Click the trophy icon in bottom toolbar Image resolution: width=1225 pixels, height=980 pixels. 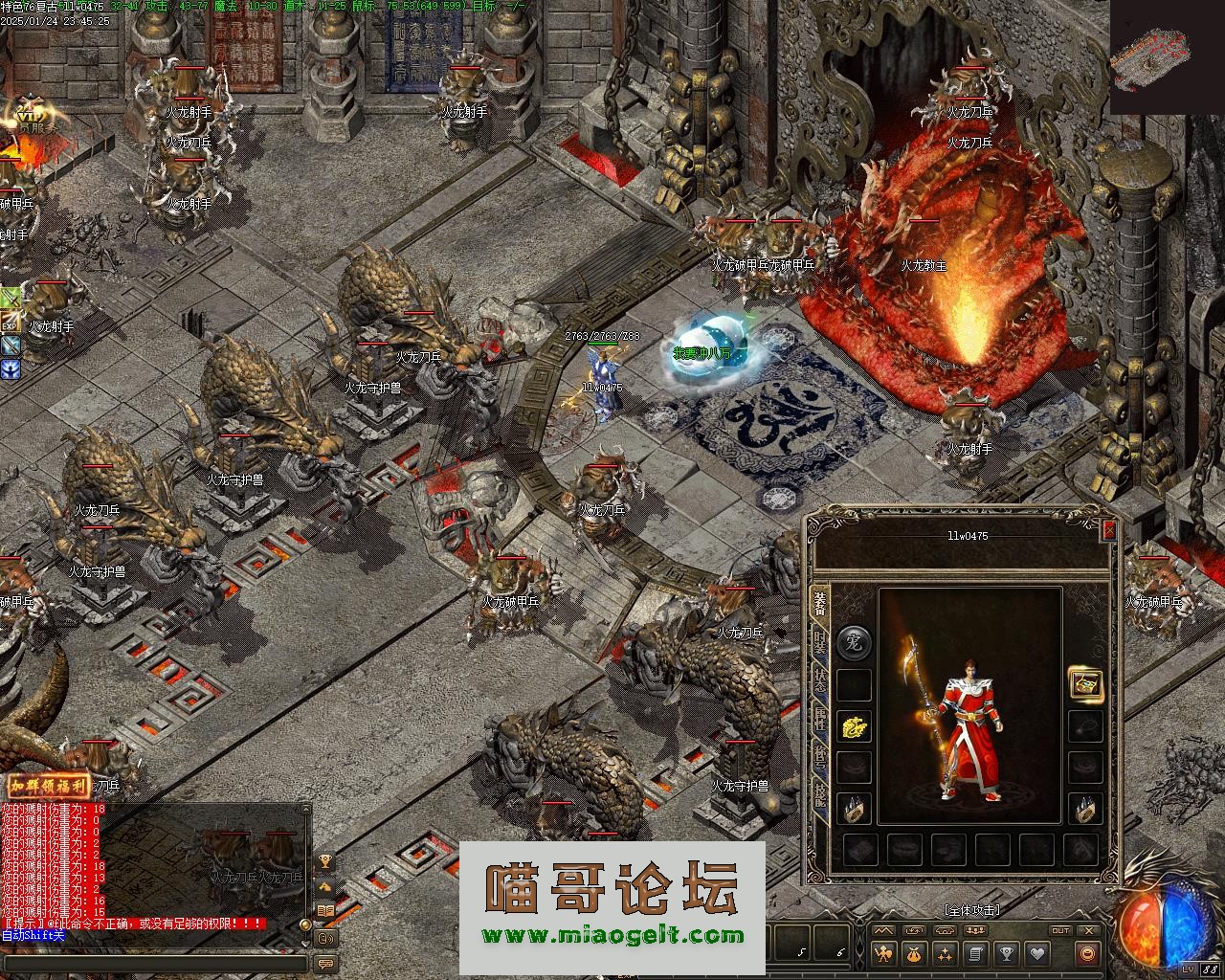1006,953
